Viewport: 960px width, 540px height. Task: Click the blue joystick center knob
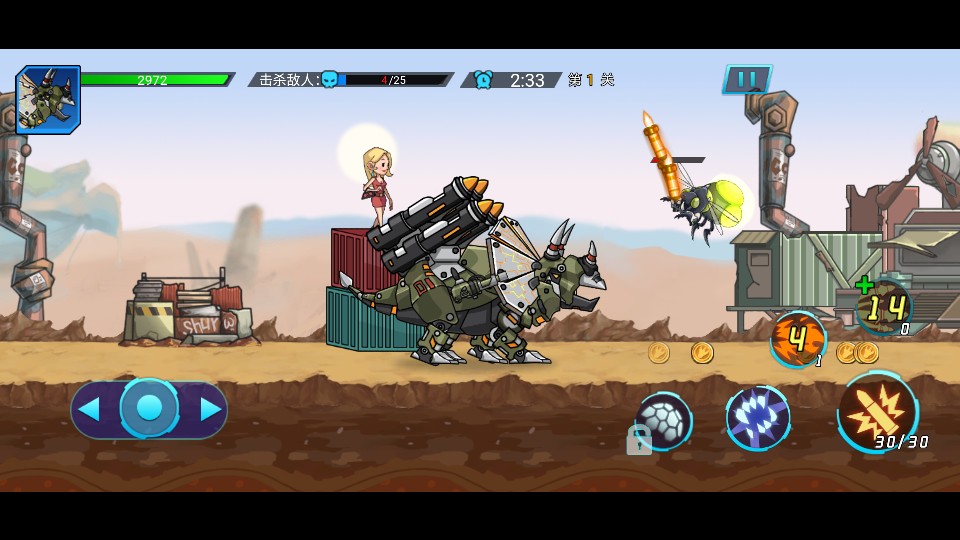149,408
